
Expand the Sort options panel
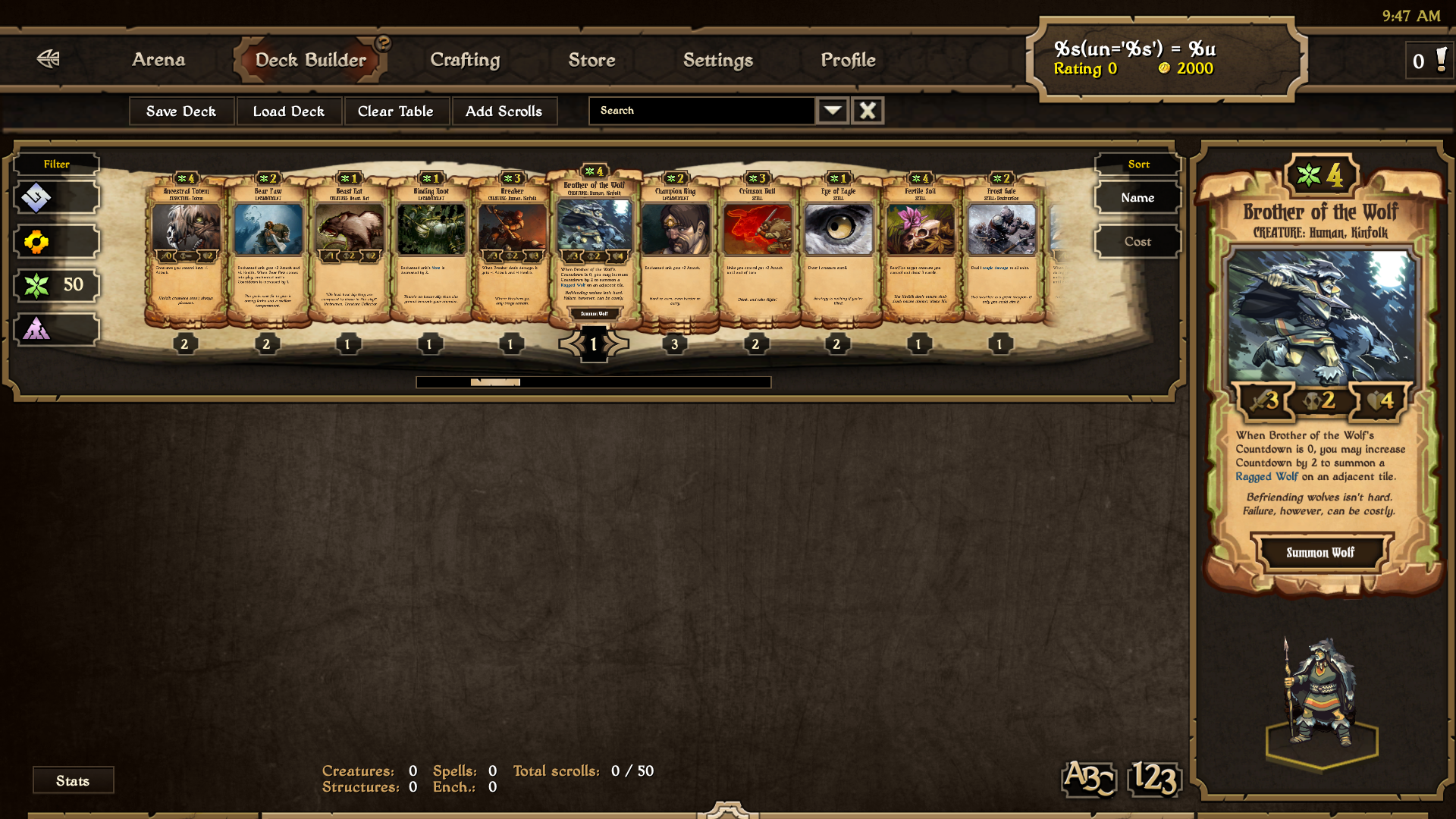[1137, 163]
